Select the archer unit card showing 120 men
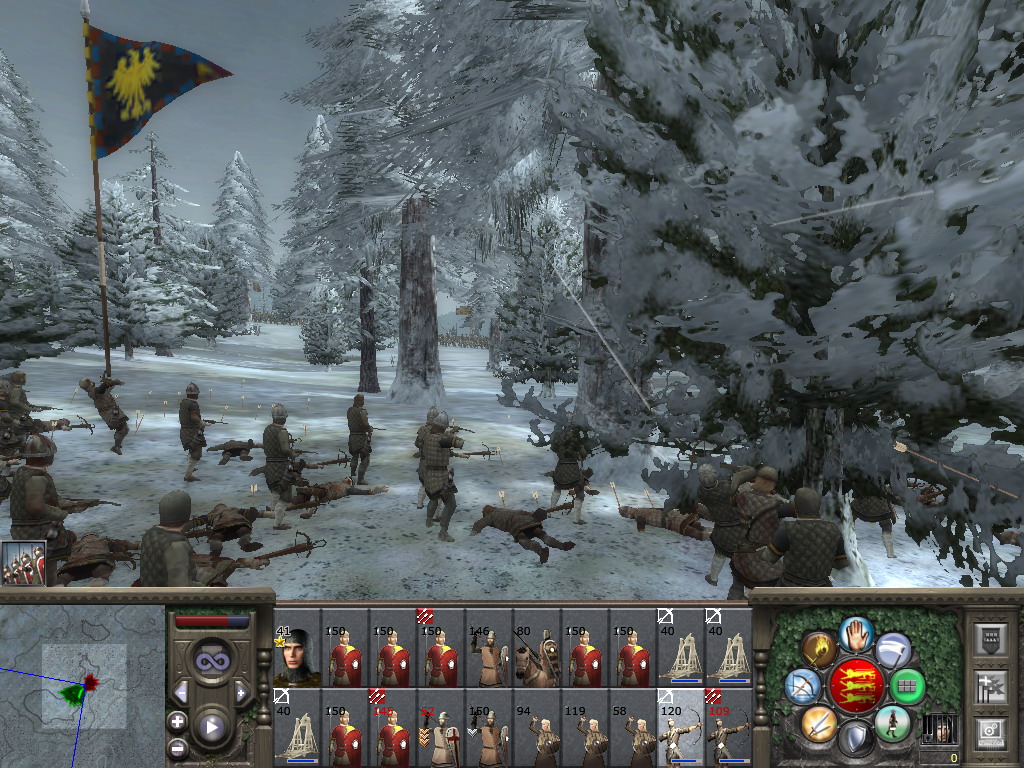The image size is (1024, 768). (680, 726)
